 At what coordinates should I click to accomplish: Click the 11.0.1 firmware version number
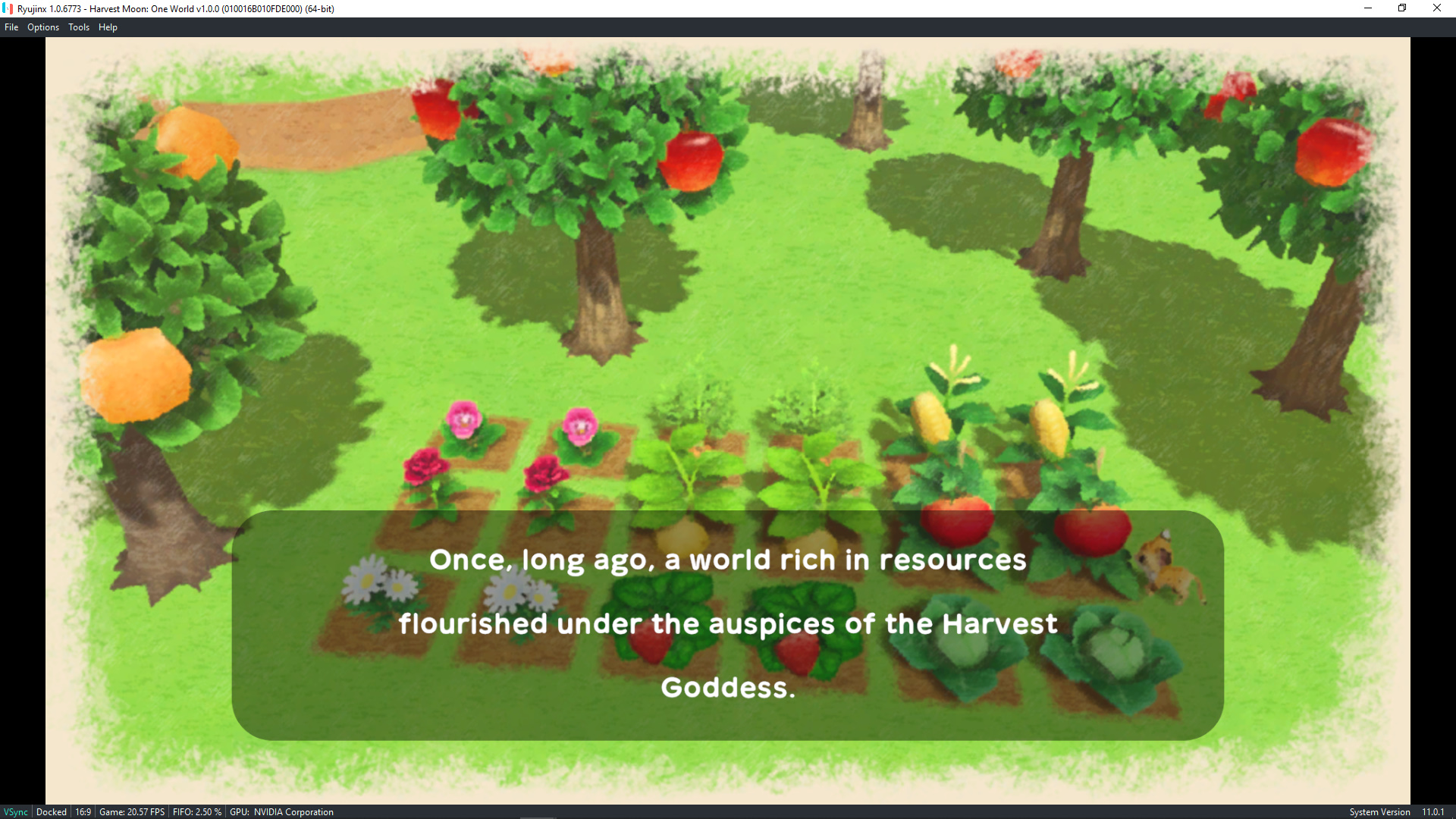point(1432,811)
